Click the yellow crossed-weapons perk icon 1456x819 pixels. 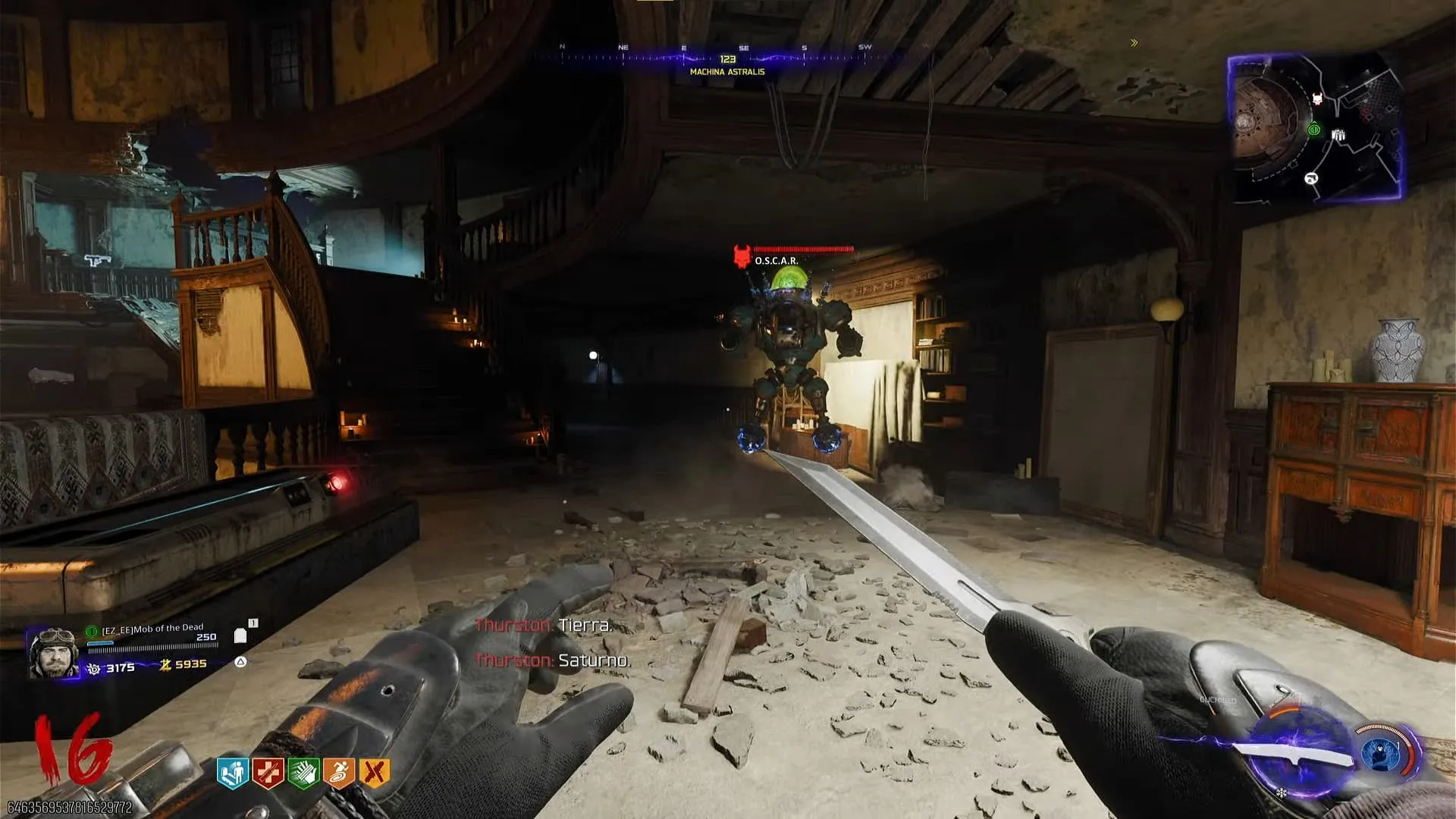[374, 773]
